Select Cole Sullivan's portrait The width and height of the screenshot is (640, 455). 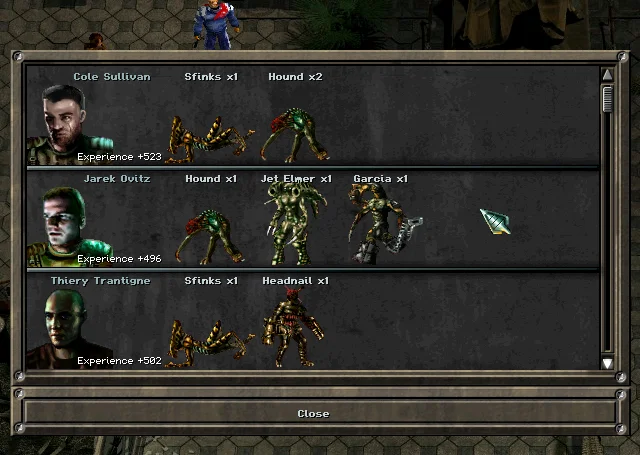click(x=64, y=118)
